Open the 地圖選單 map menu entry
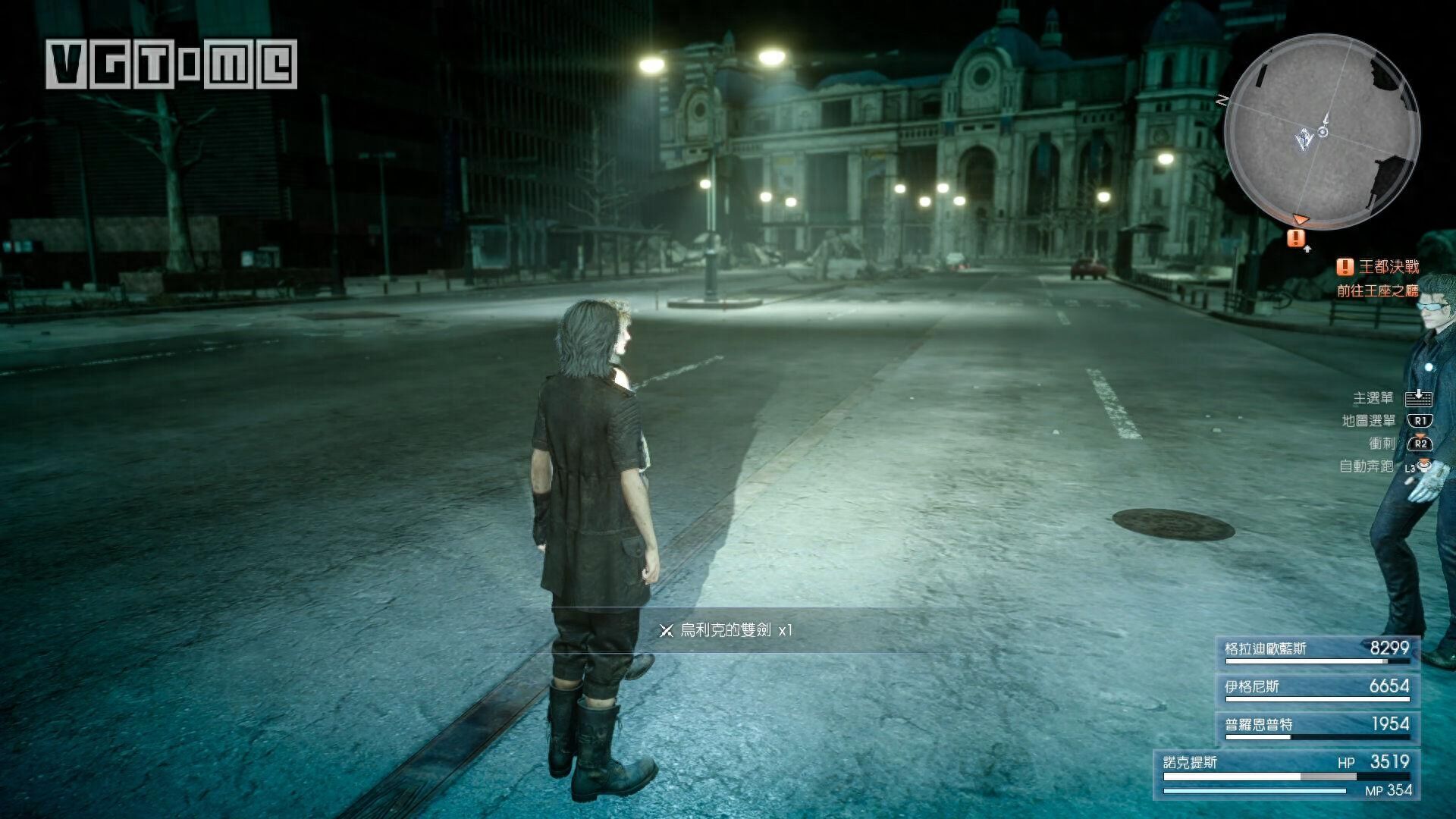The image size is (1456, 819). pos(1386,421)
